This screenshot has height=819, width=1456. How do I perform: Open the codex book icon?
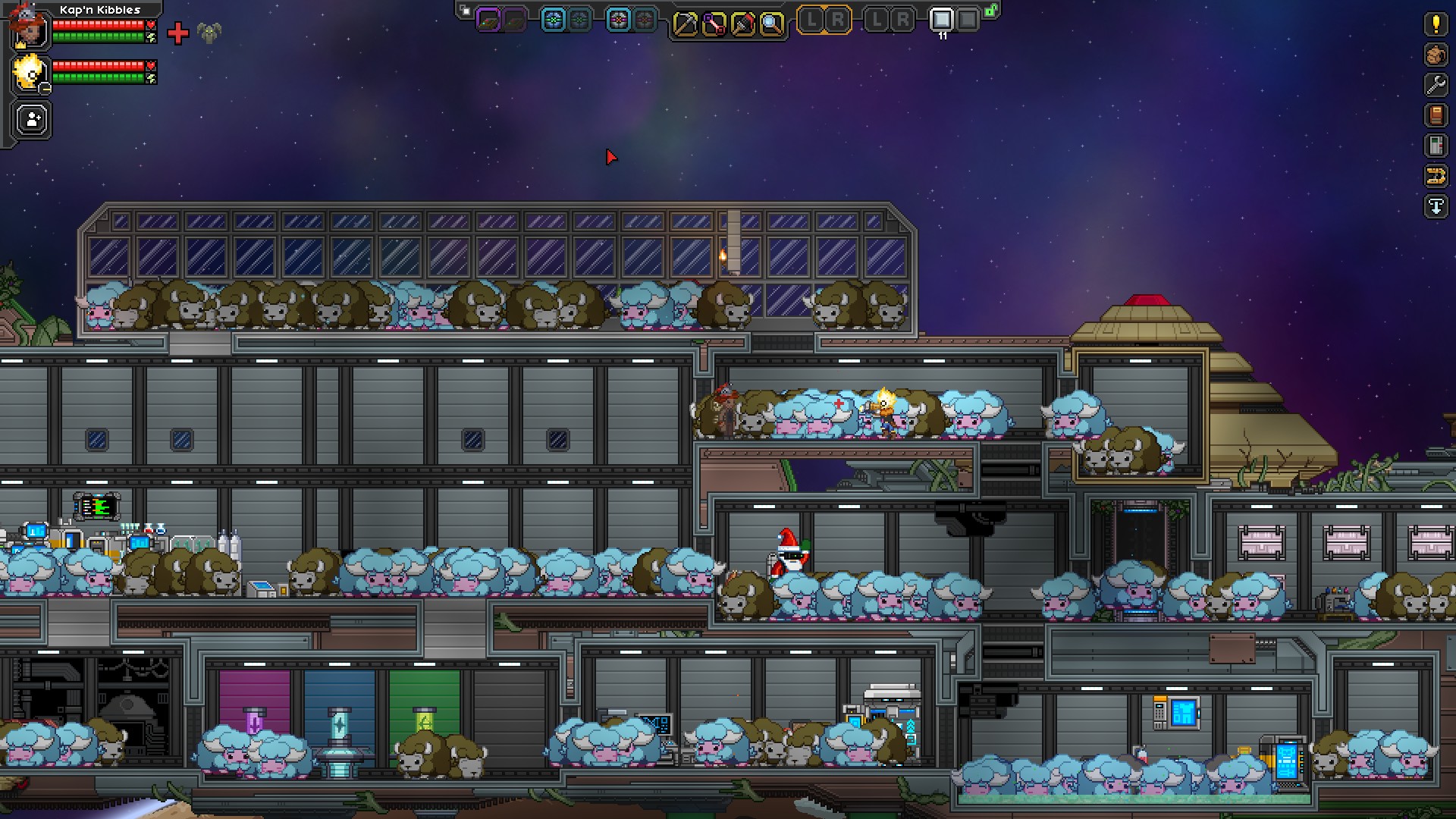click(x=1435, y=114)
